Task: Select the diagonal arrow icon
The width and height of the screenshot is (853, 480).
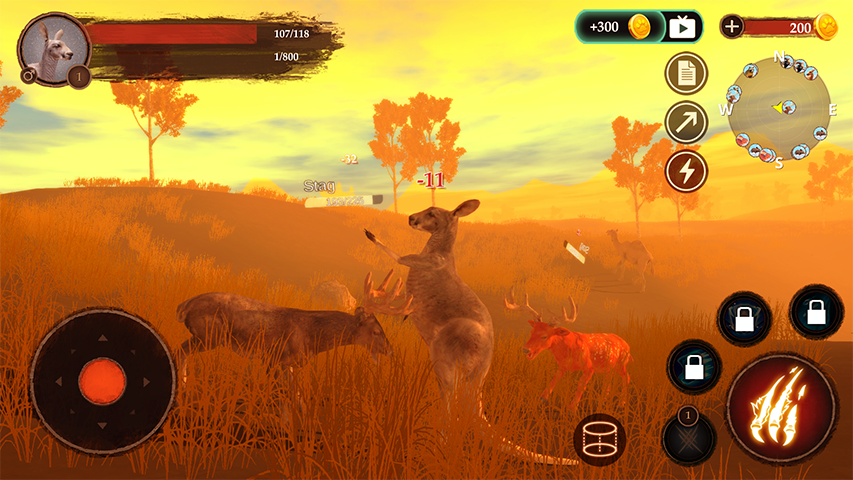Action: click(x=686, y=122)
